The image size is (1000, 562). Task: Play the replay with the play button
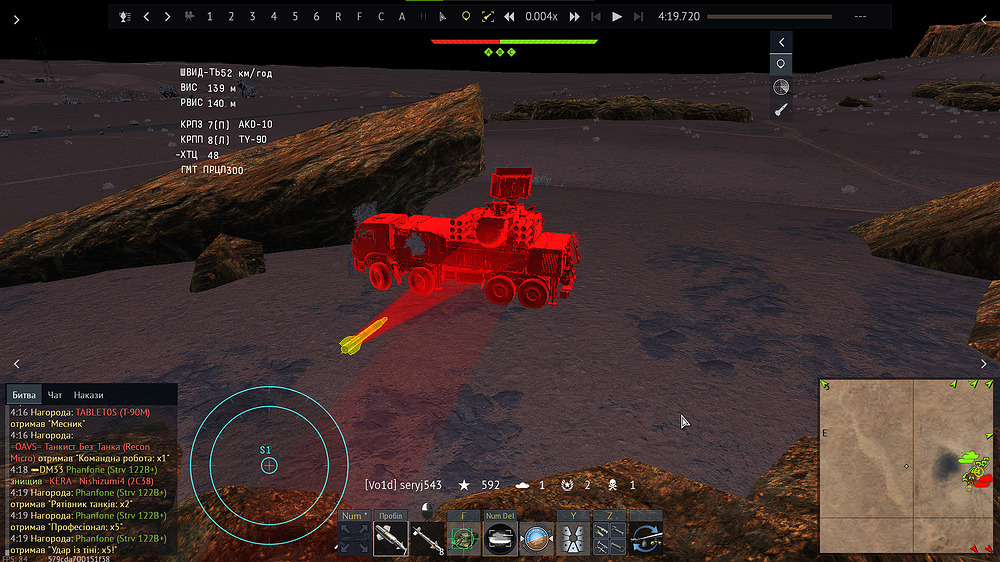tap(617, 17)
